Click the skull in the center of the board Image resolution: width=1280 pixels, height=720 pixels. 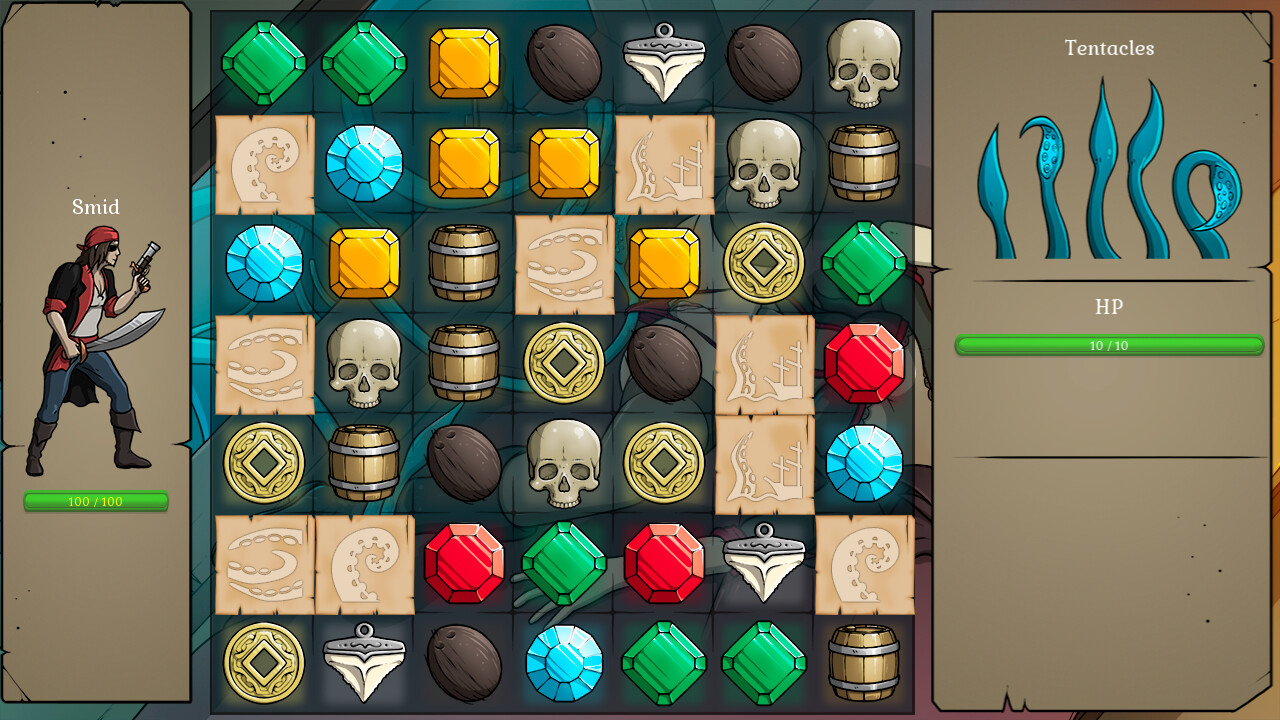[563, 463]
